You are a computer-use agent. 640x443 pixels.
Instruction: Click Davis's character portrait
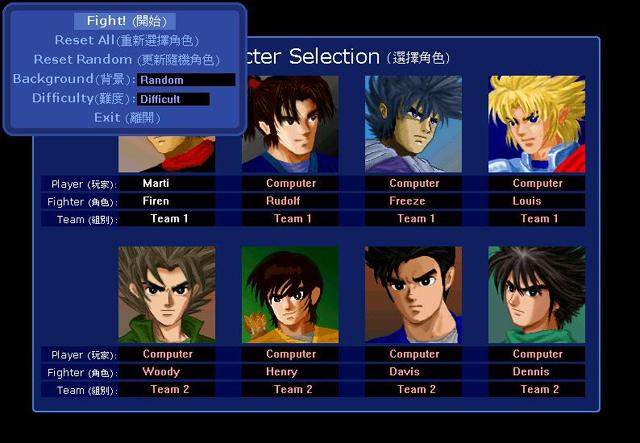click(x=413, y=295)
